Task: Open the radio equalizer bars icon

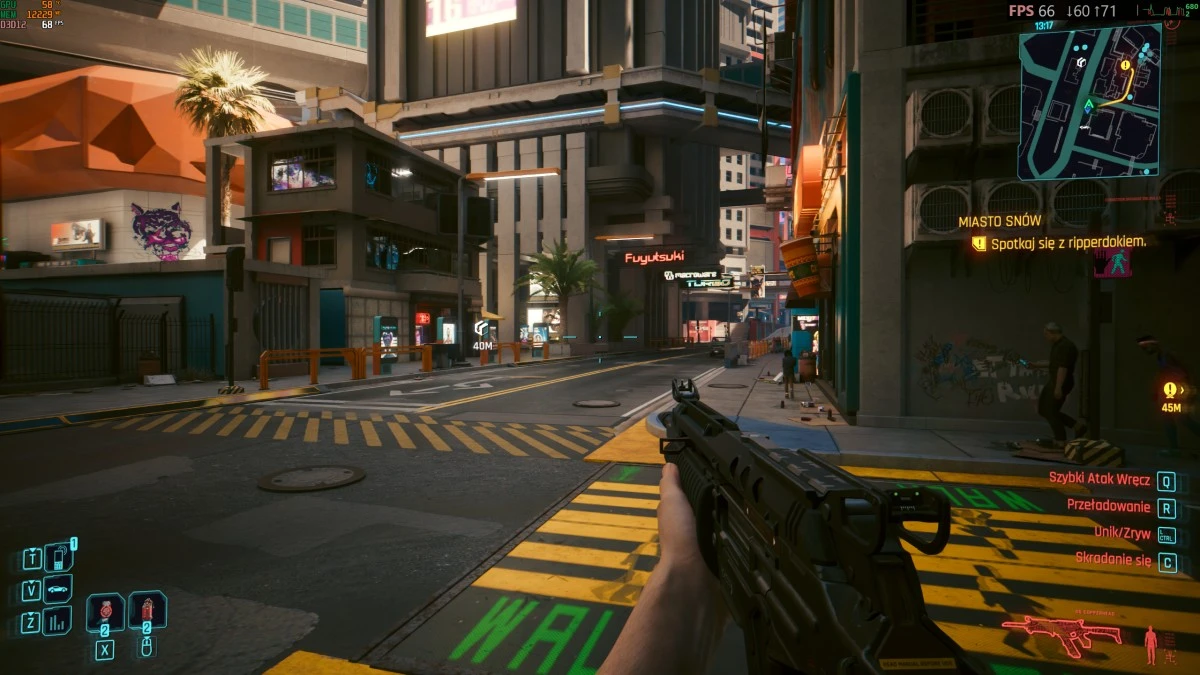Action: [58, 621]
